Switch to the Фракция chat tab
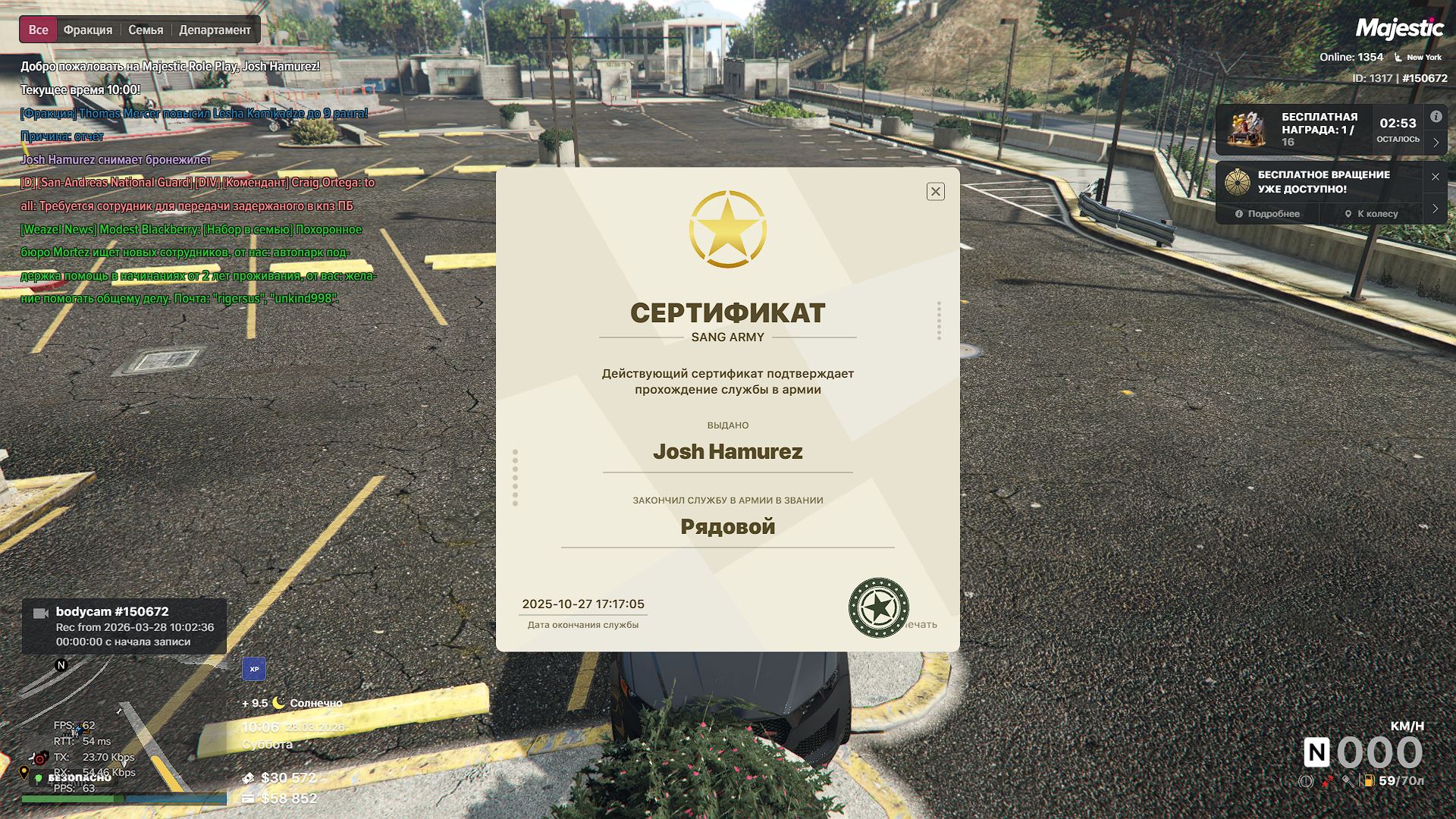Screen dimensions: 1456x819 [x=88, y=30]
